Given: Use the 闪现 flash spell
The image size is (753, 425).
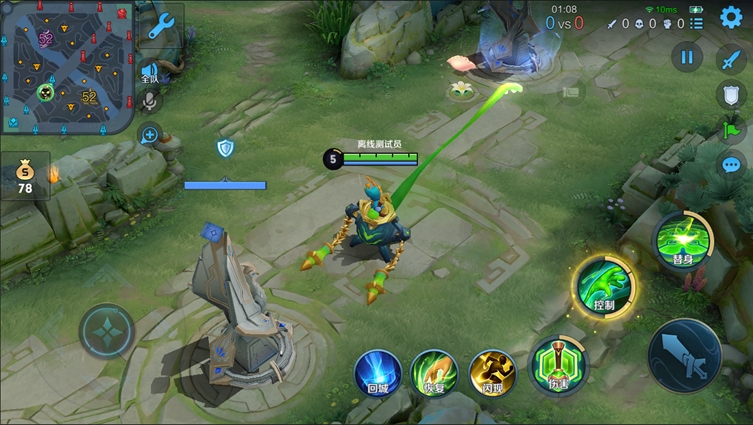Looking at the screenshot, I should [493, 372].
